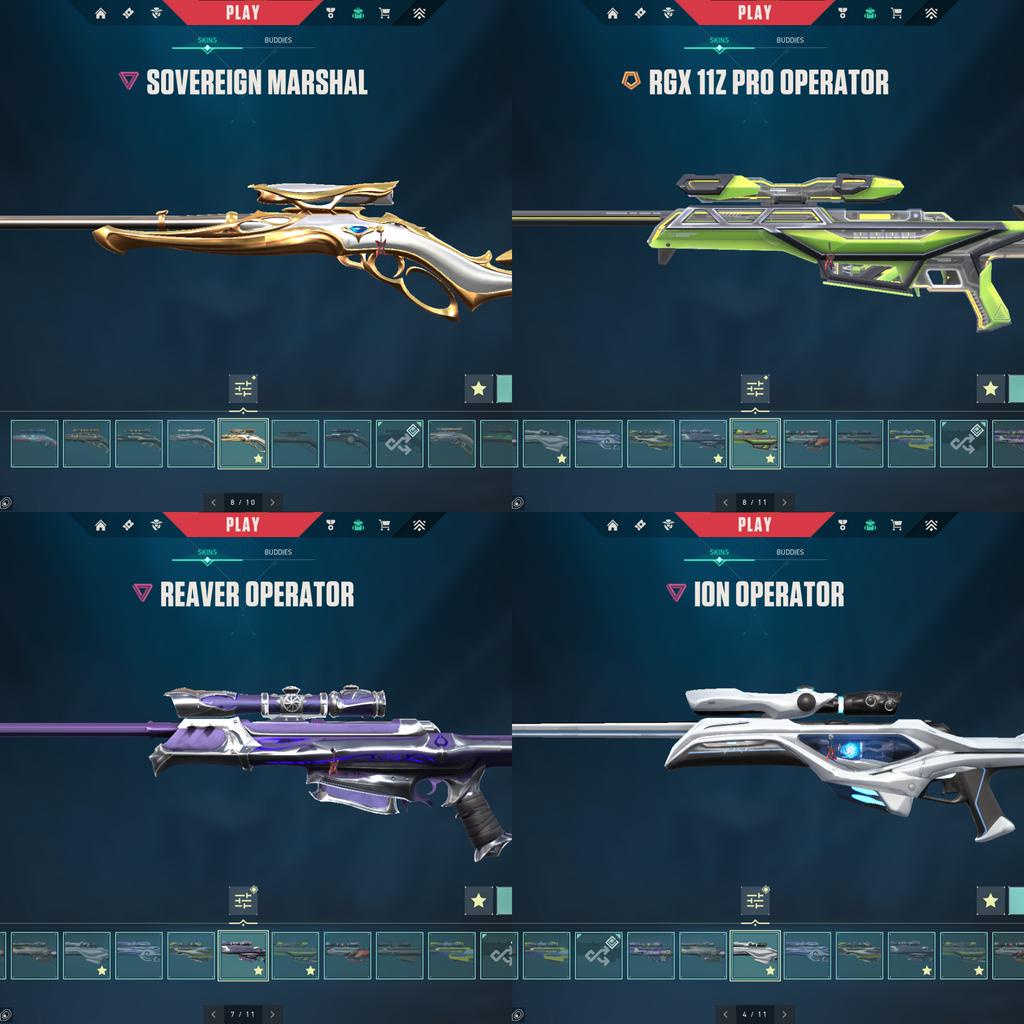Click PLAY above the Reaver Operator

coord(242,525)
